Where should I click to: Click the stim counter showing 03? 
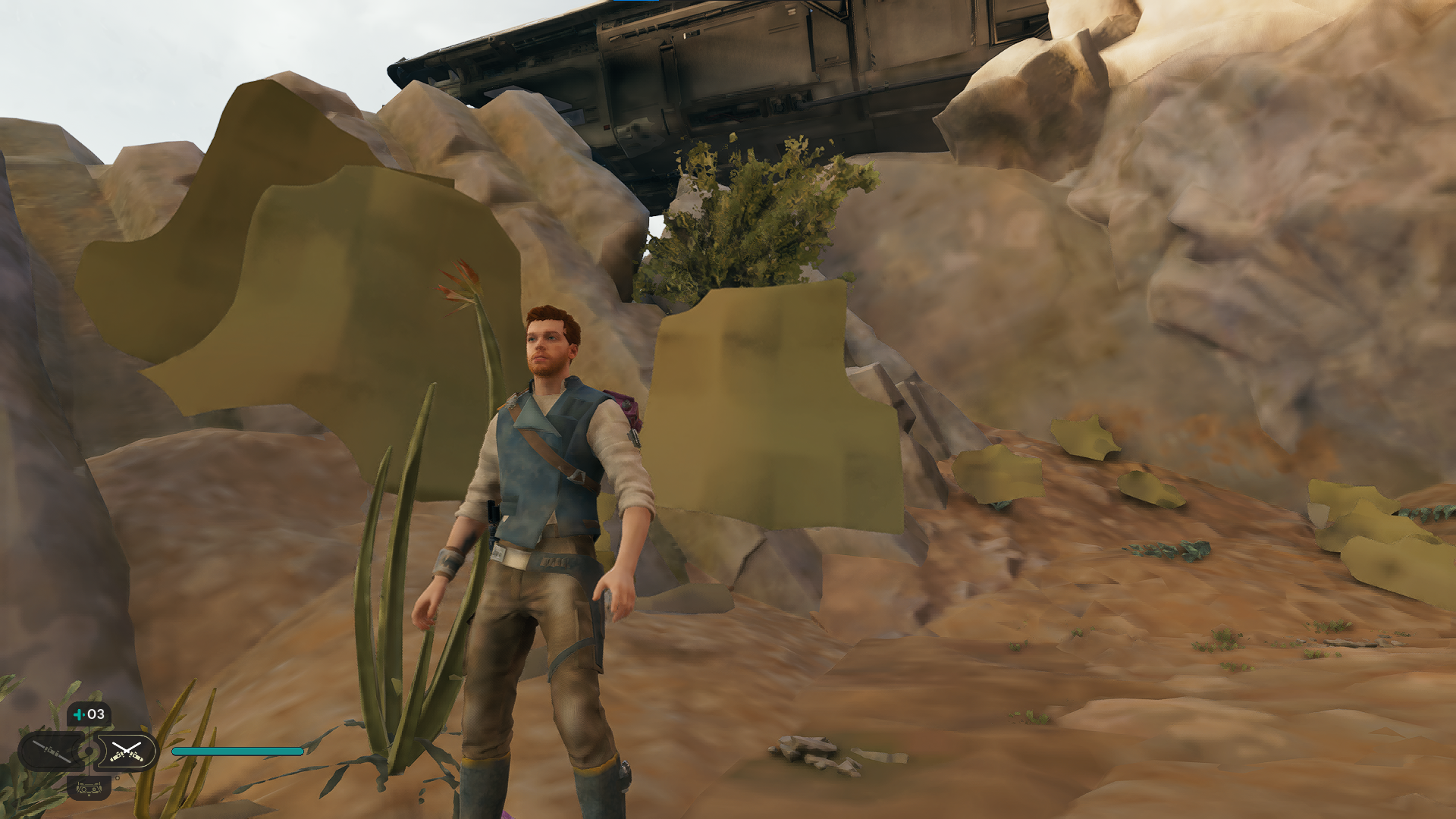[94, 714]
